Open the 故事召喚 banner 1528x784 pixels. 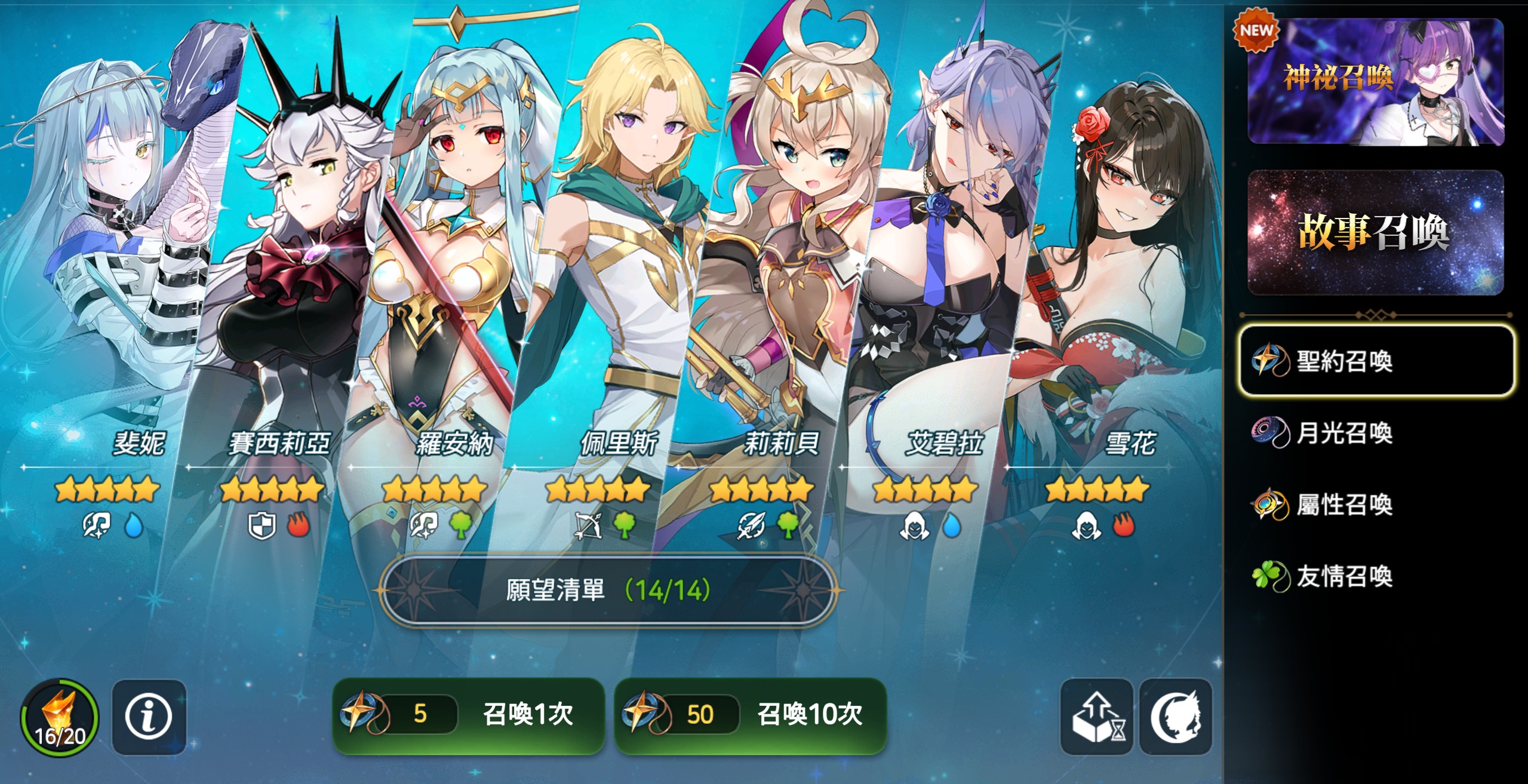pyautogui.click(x=1375, y=233)
